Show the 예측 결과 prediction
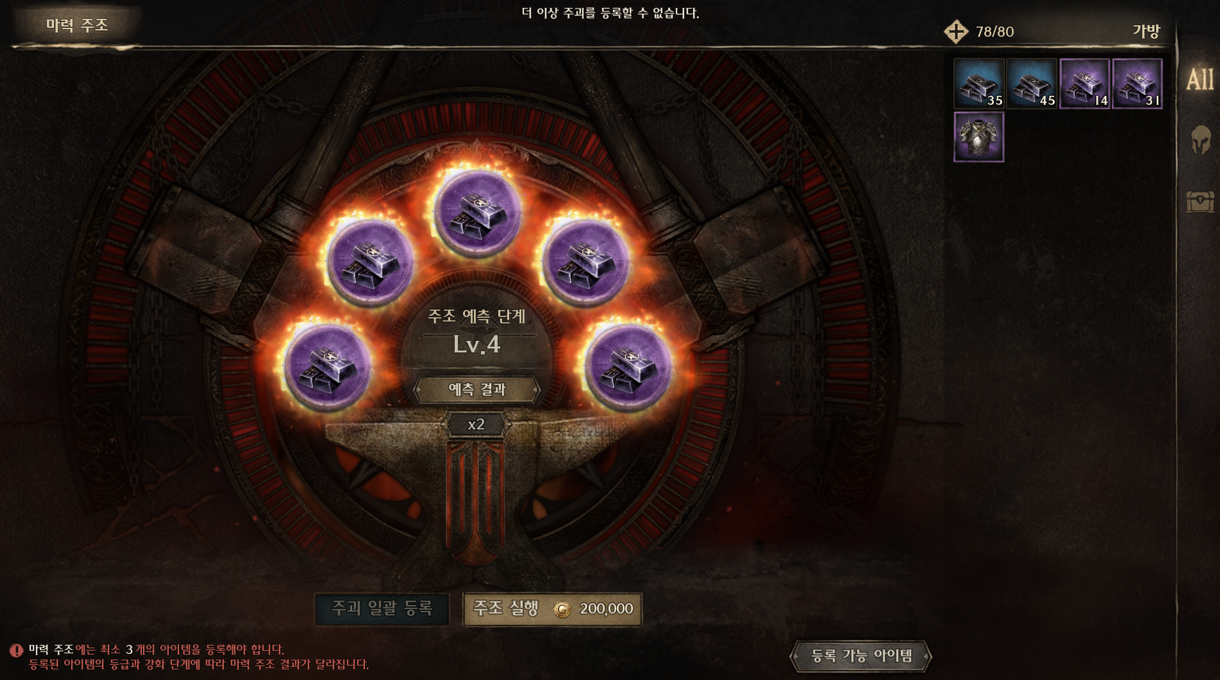Viewport: 1220px width, 680px height. click(x=477, y=389)
